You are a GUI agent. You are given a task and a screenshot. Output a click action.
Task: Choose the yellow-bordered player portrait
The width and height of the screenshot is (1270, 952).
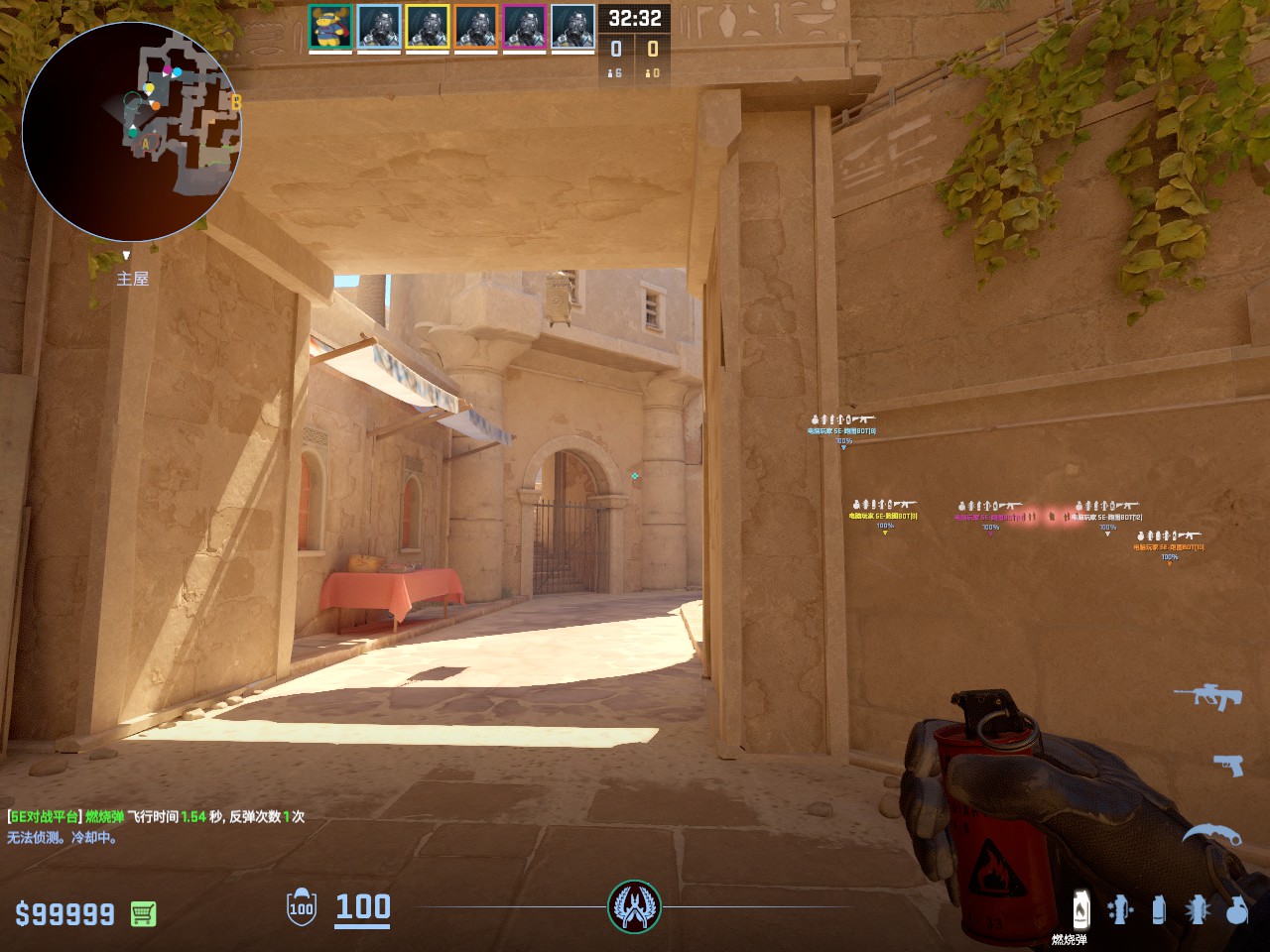tap(427, 28)
